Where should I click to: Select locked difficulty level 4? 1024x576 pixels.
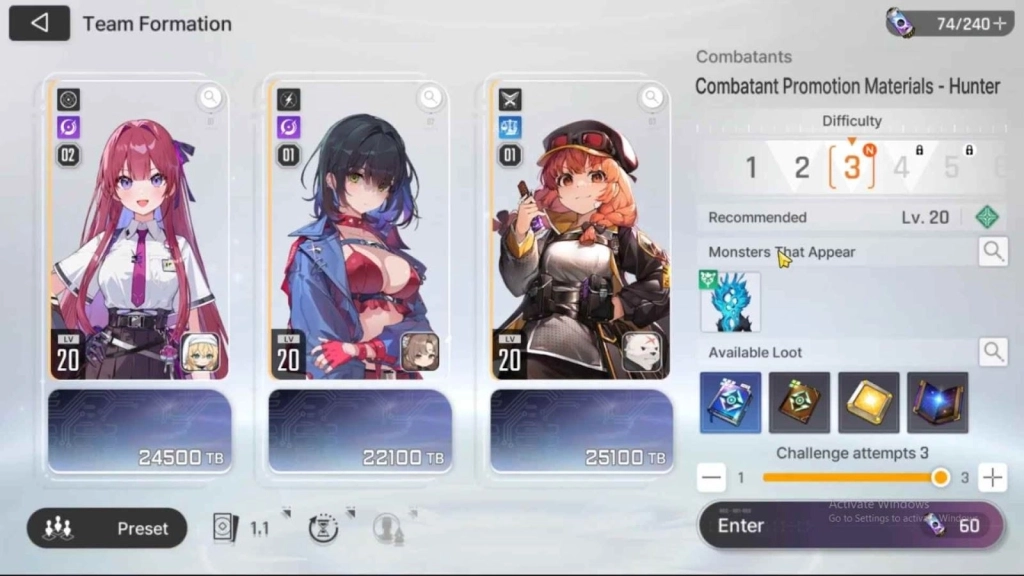(902, 167)
